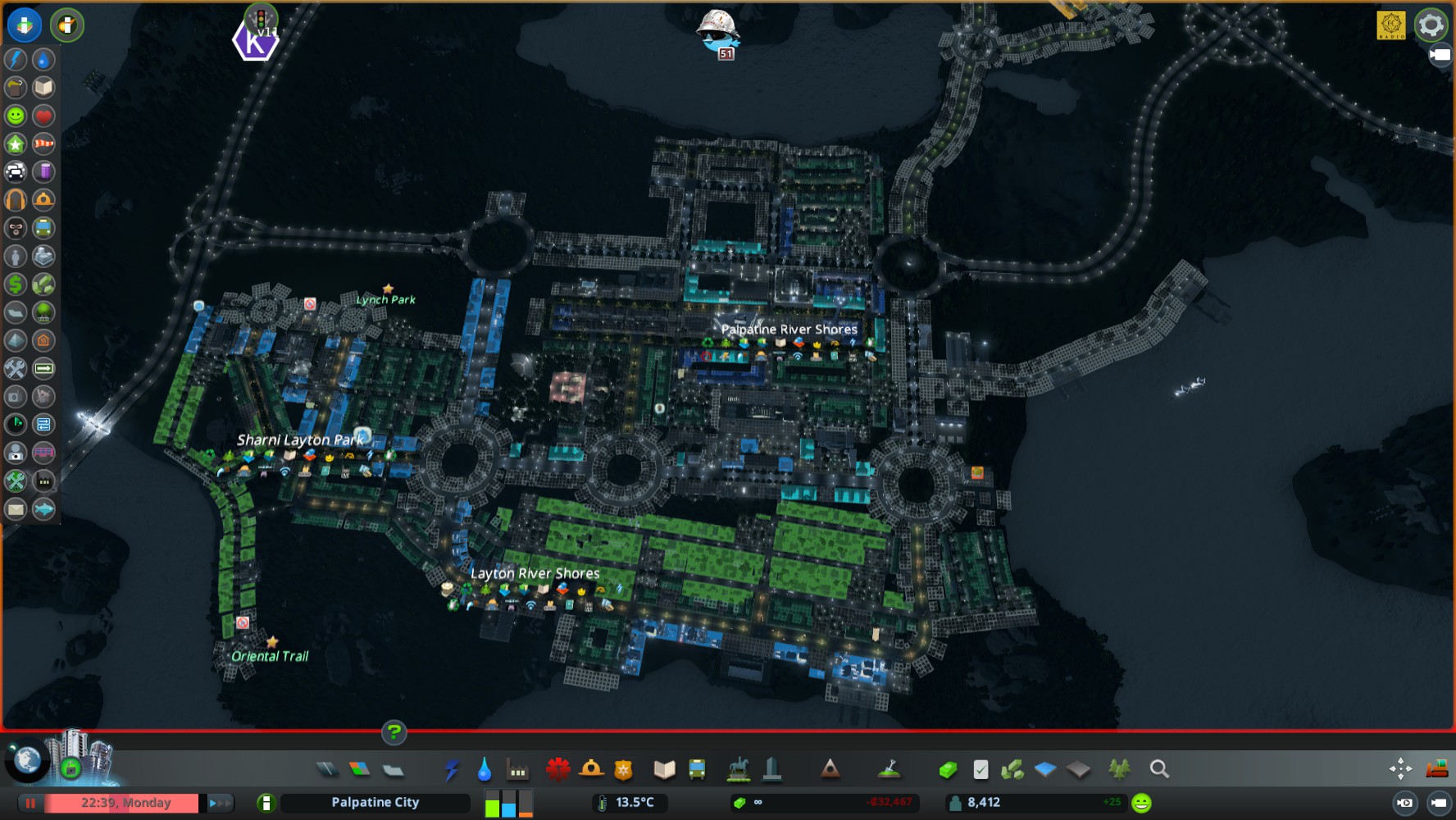
Task: Open the Public Transport bus menu
Action: 697,769
